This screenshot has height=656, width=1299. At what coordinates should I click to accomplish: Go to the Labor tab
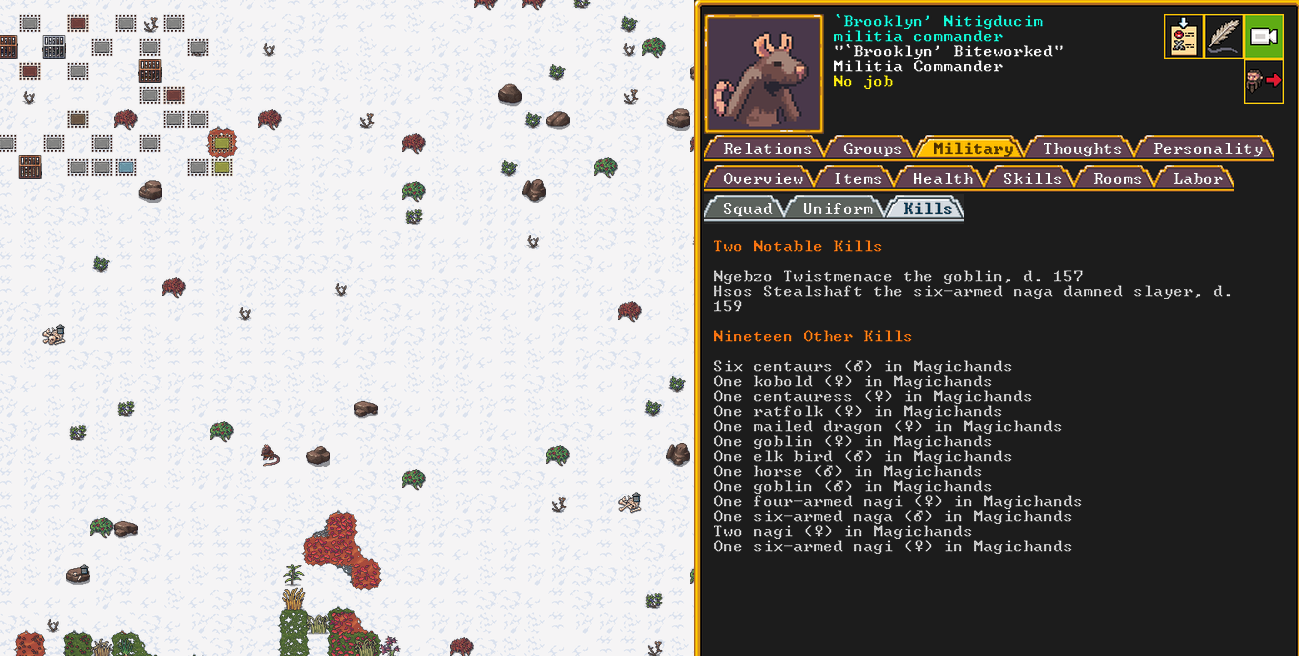(1197, 178)
